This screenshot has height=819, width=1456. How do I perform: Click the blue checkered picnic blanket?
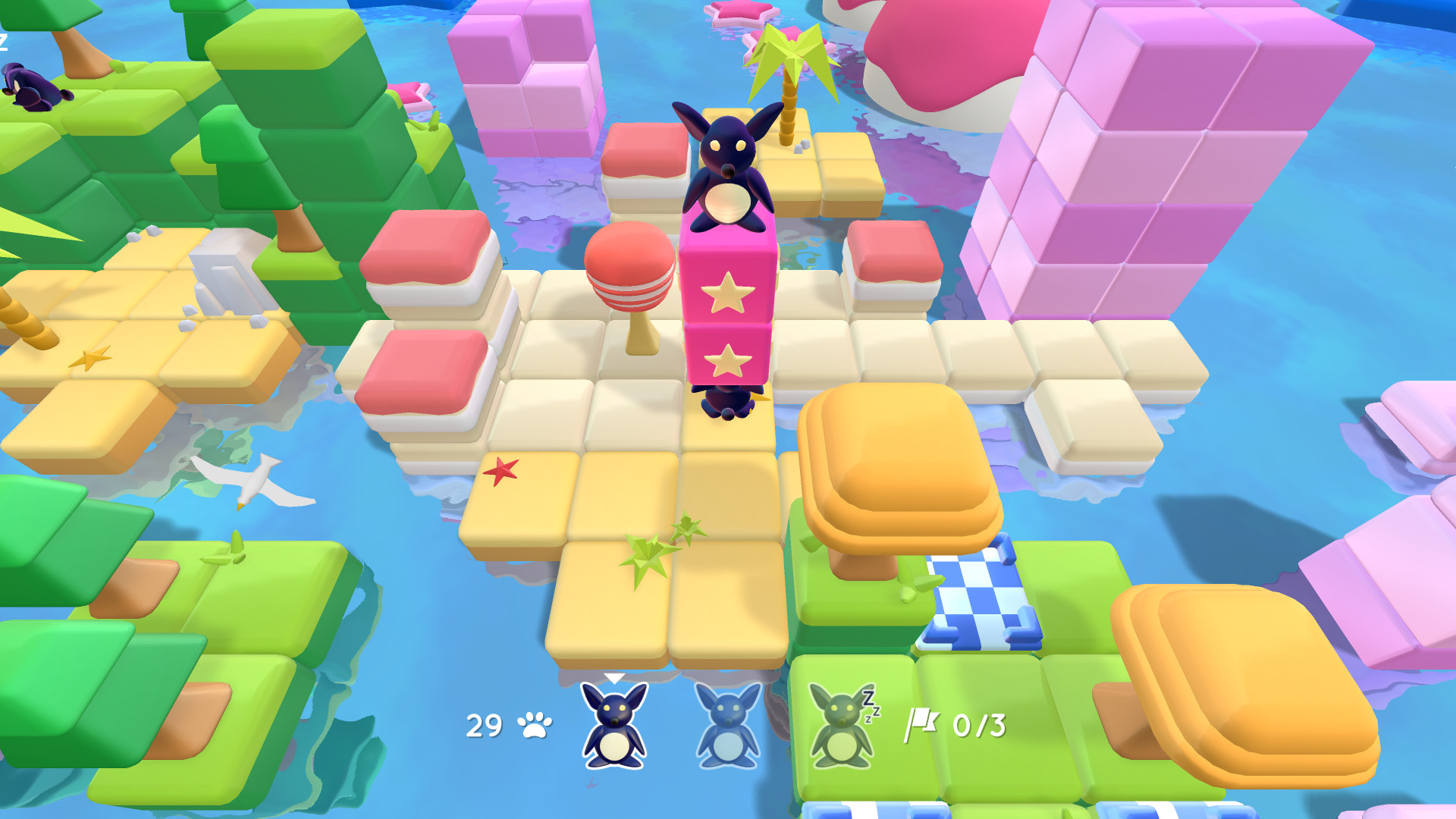(977, 598)
